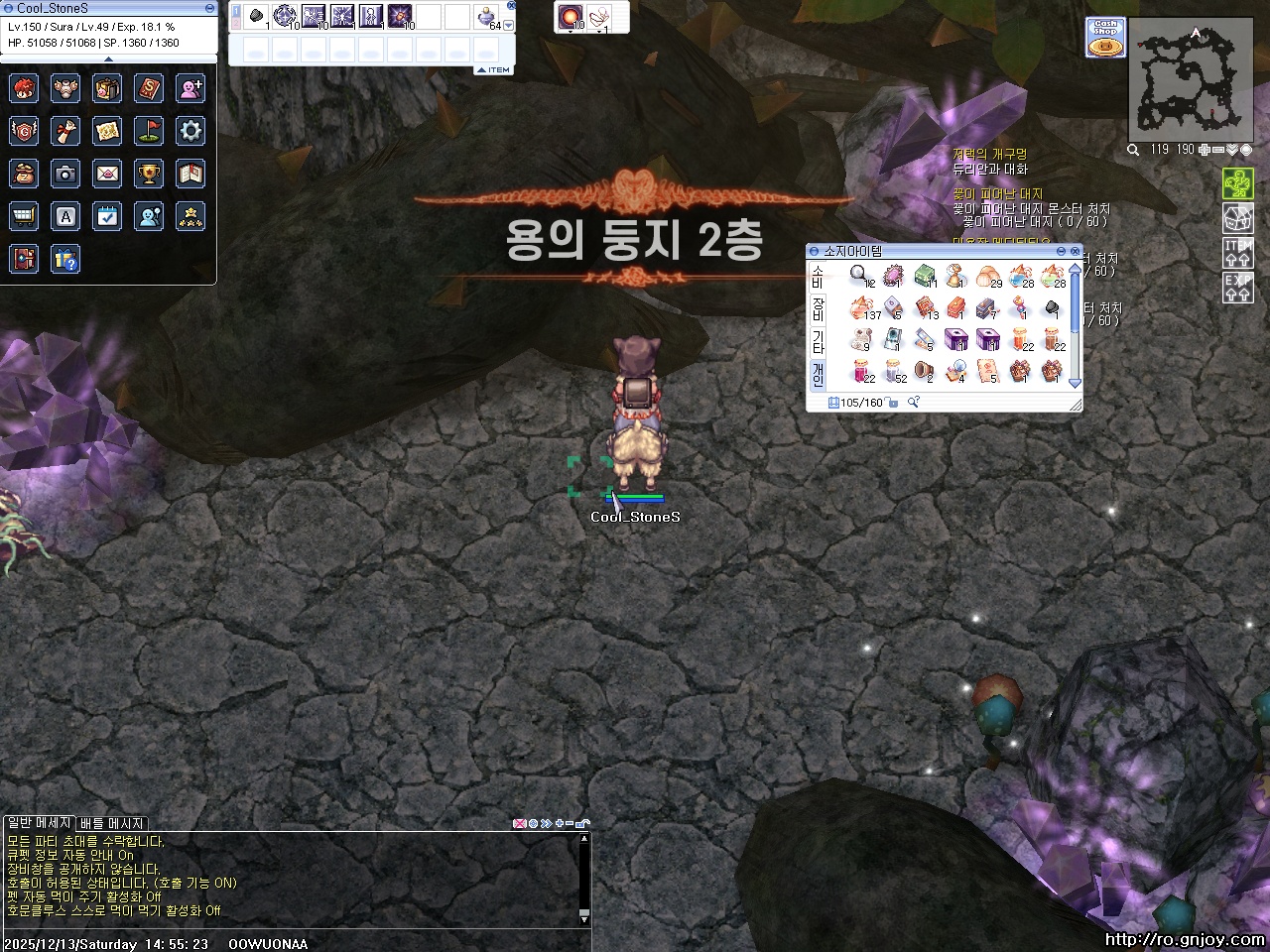Open the achievement trophy icon
Viewport: 1270px width, 952px height.
[149, 174]
